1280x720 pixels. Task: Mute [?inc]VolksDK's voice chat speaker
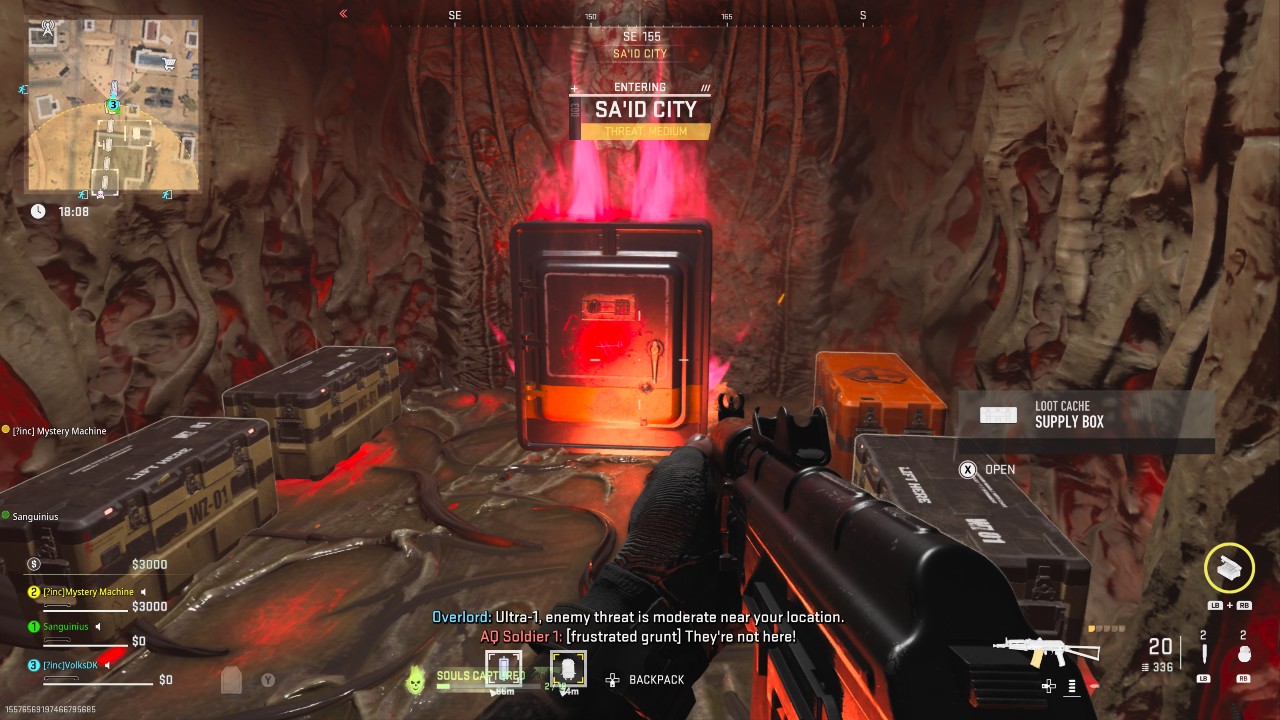[108, 664]
